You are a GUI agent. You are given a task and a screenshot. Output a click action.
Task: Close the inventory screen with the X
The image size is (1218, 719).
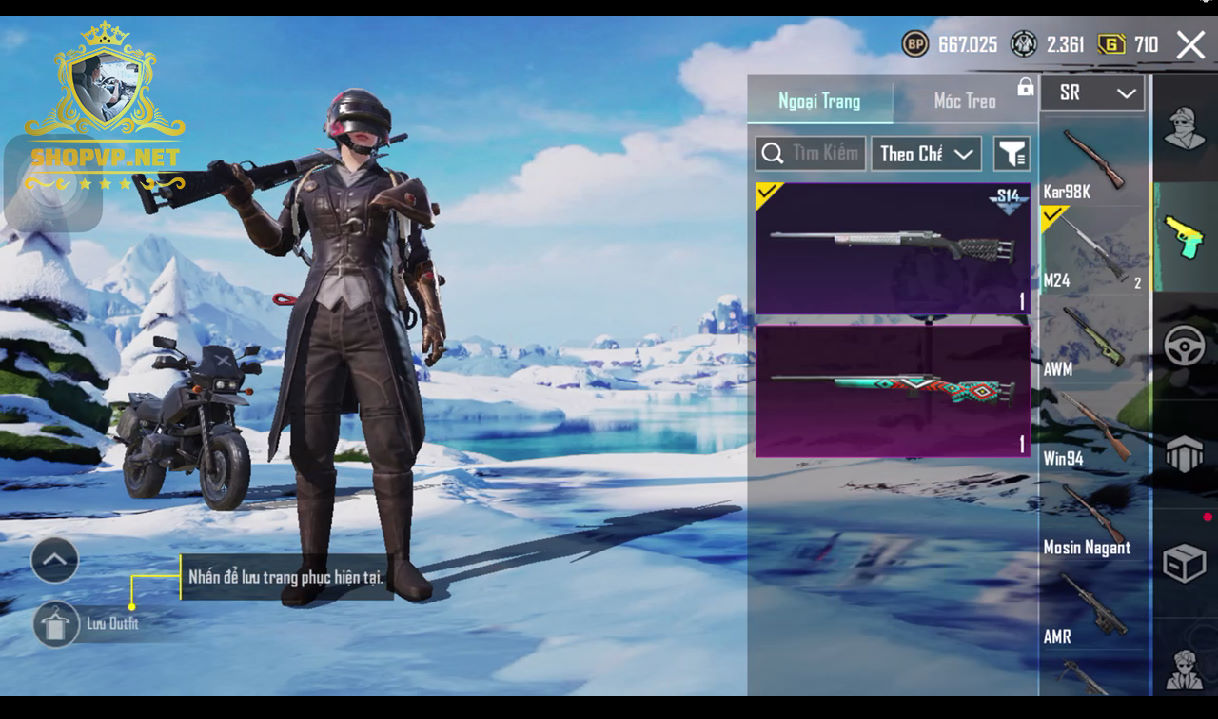coord(1190,45)
